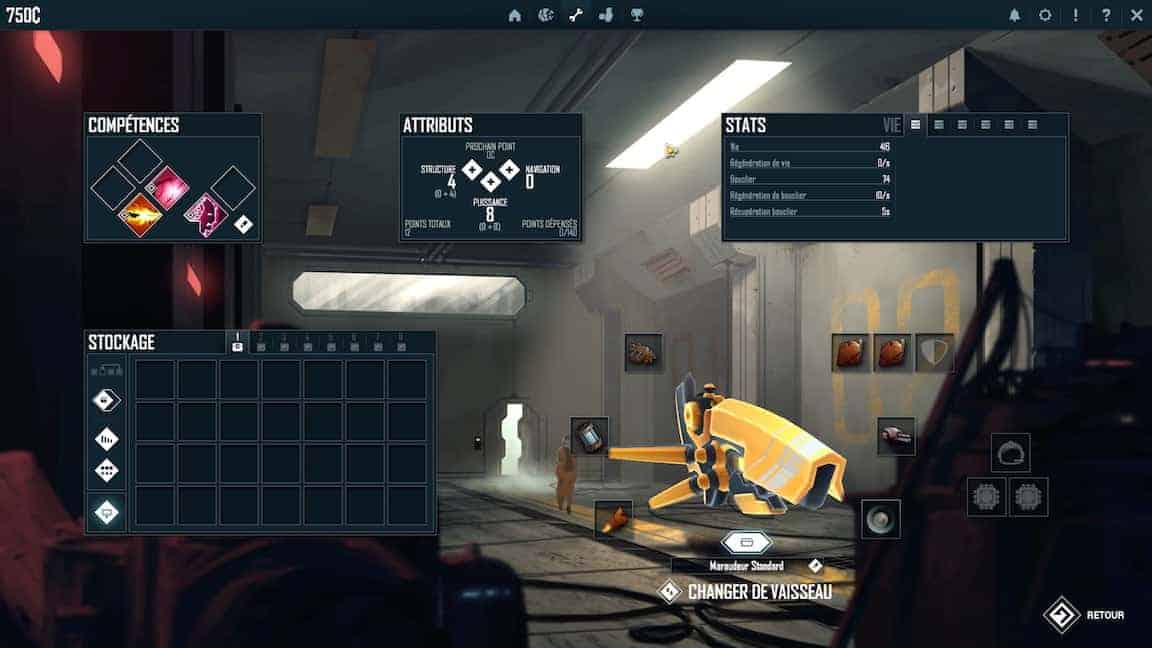Close the screen with the X button
Screen dimensions: 1152x648
tap(1136, 15)
